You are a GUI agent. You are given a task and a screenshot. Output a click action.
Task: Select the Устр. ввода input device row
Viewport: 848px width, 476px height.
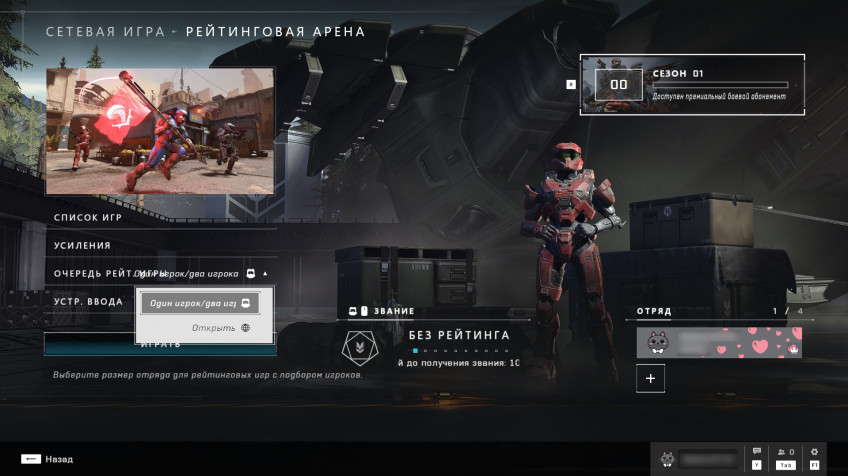[88, 301]
